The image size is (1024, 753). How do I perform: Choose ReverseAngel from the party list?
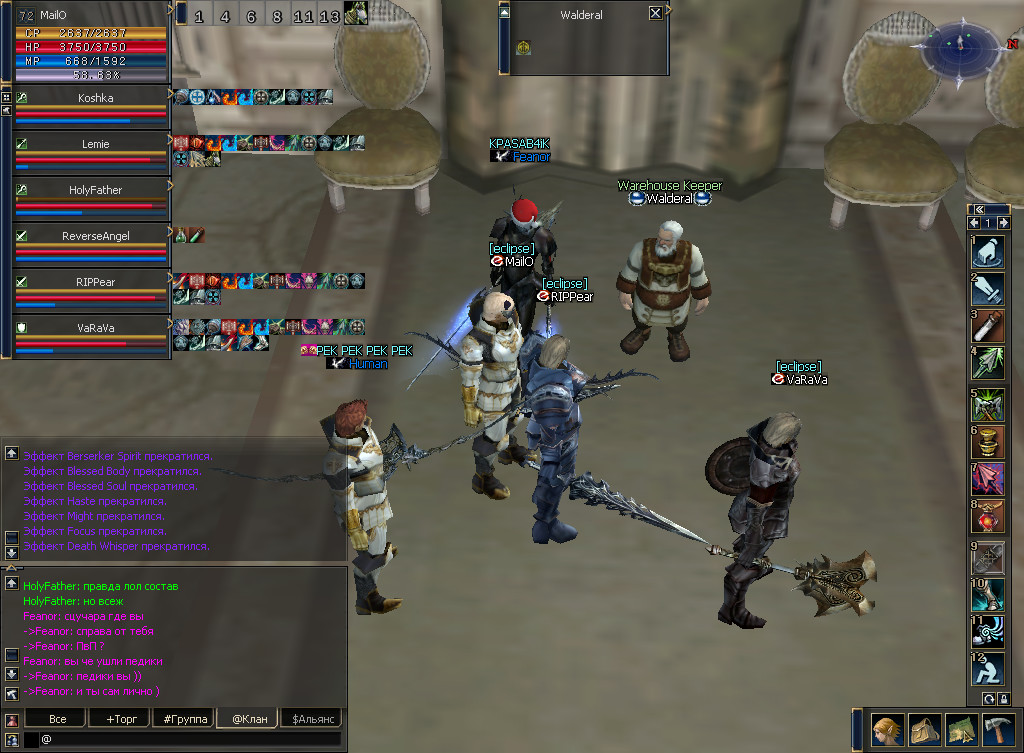pyautogui.click(x=95, y=236)
